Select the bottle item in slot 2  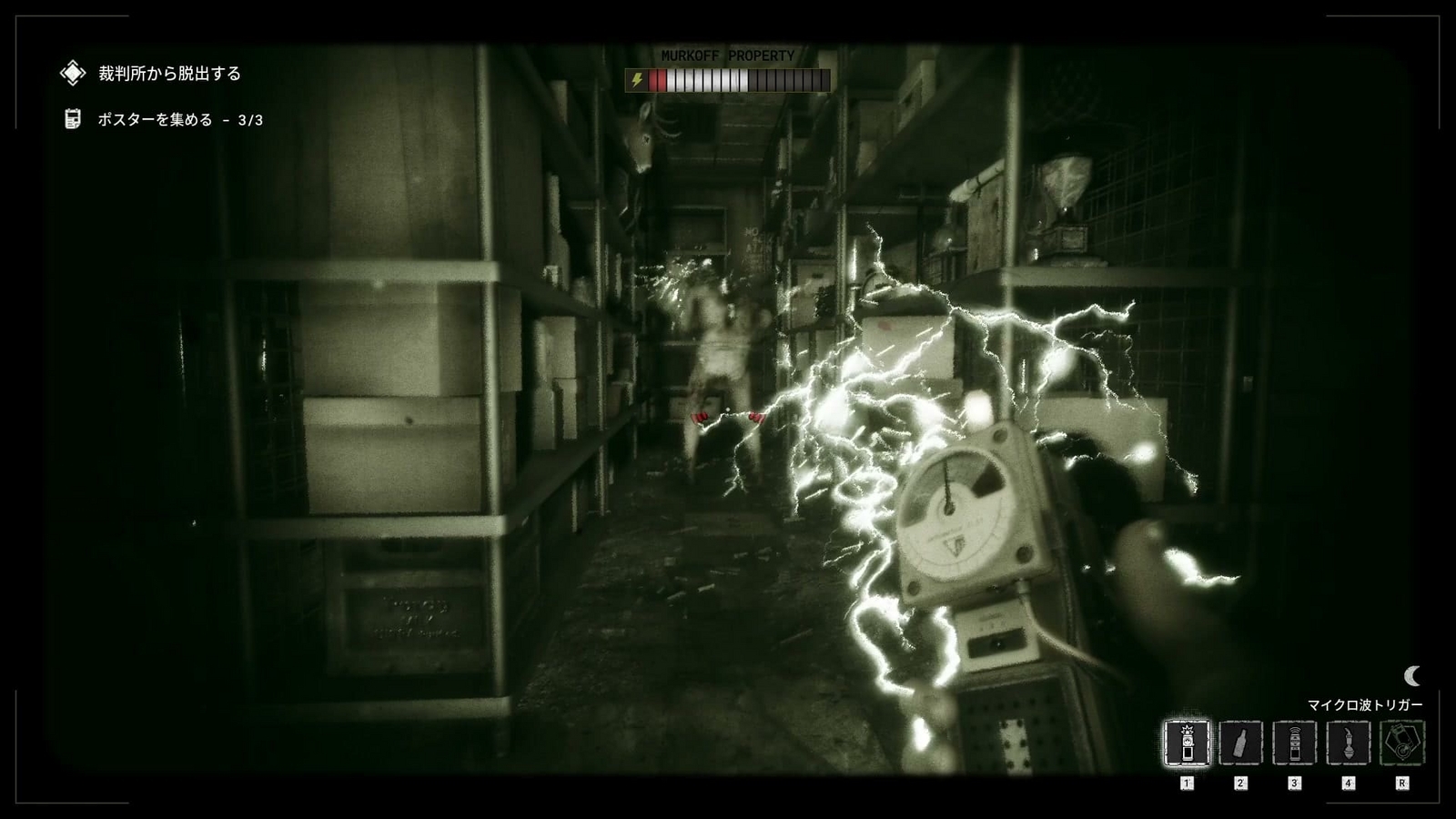point(1239,742)
